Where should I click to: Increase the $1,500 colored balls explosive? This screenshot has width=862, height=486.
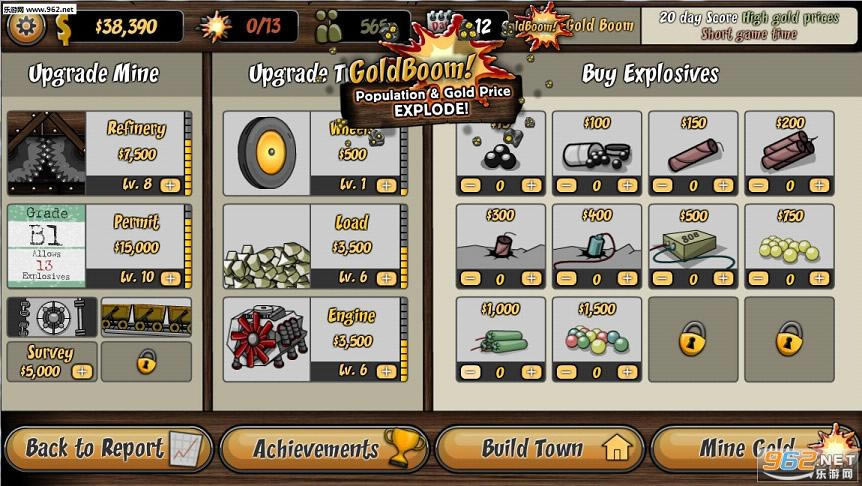pos(628,372)
